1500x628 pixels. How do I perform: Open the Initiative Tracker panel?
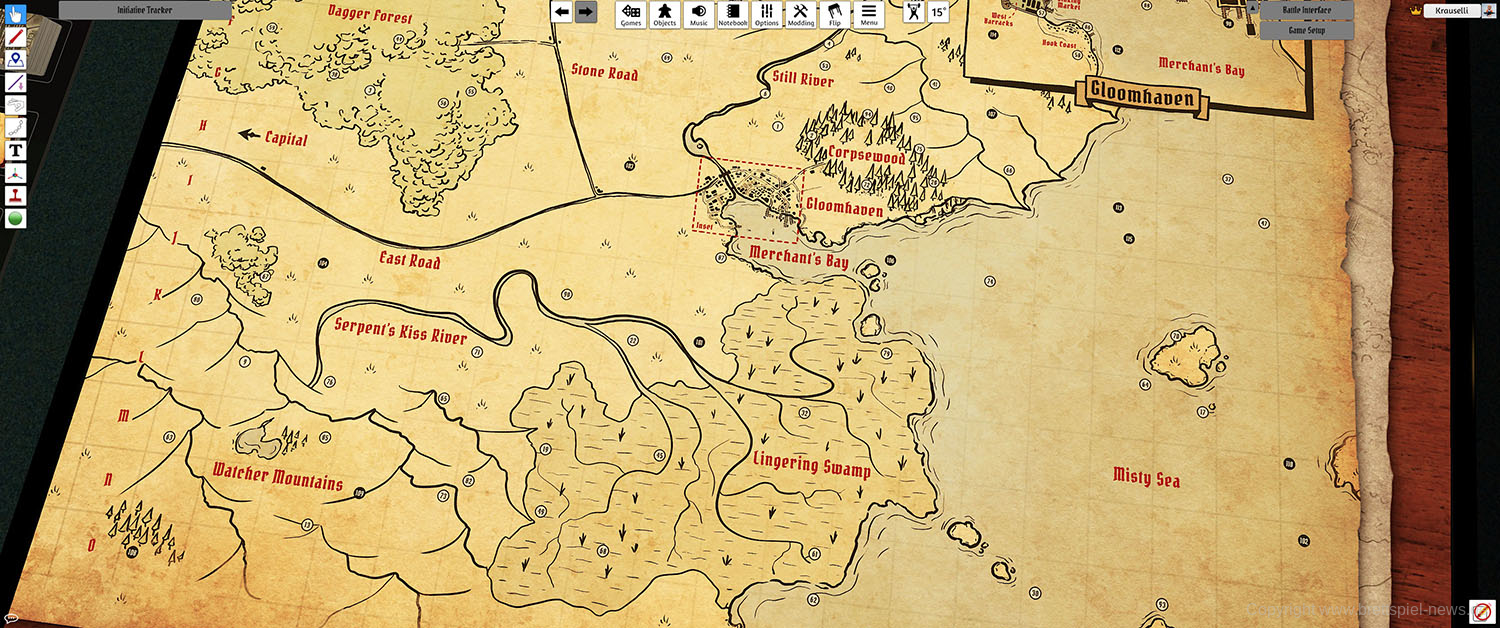145,9
